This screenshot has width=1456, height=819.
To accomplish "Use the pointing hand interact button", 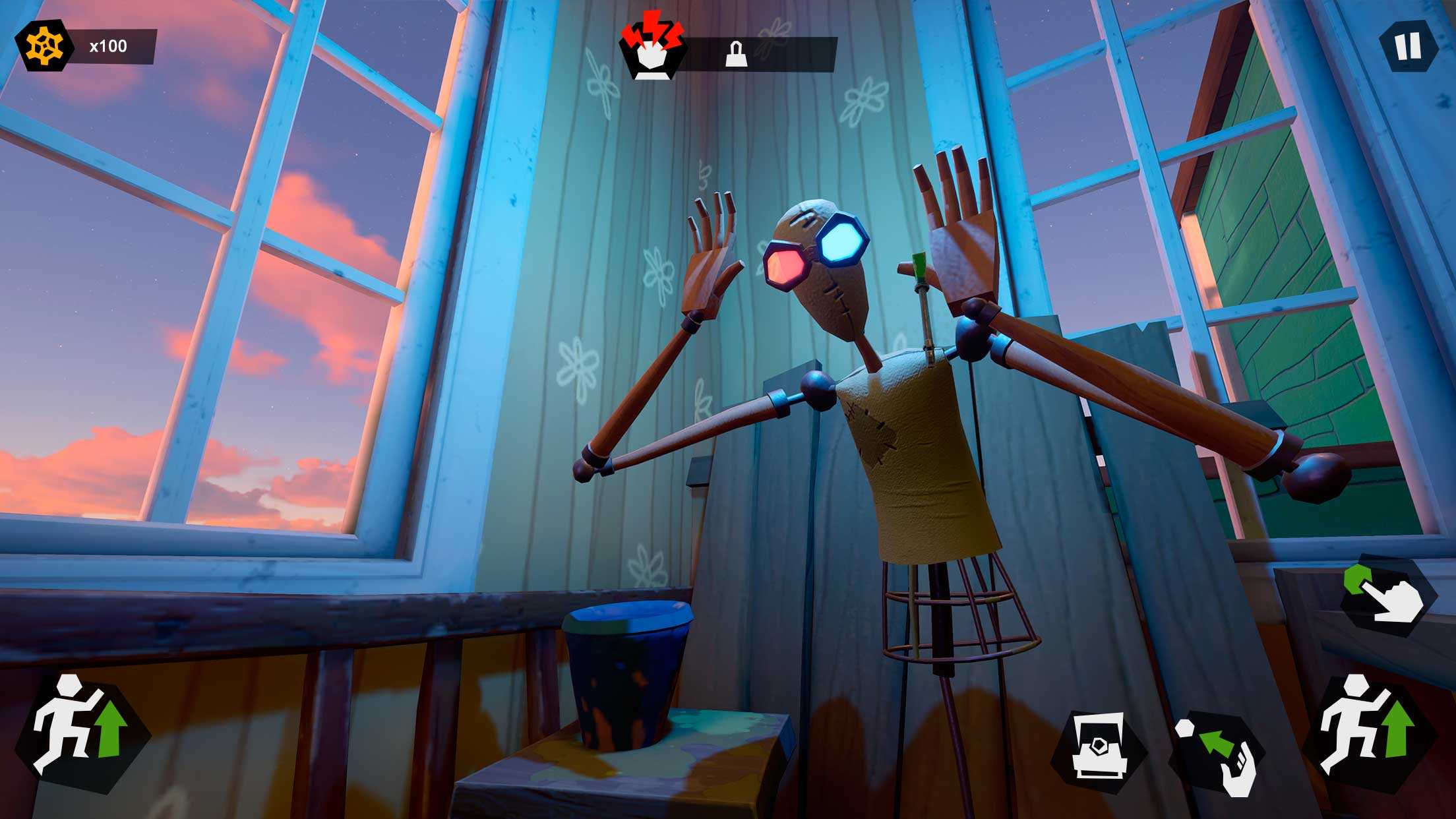I will pyautogui.click(x=1389, y=596).
